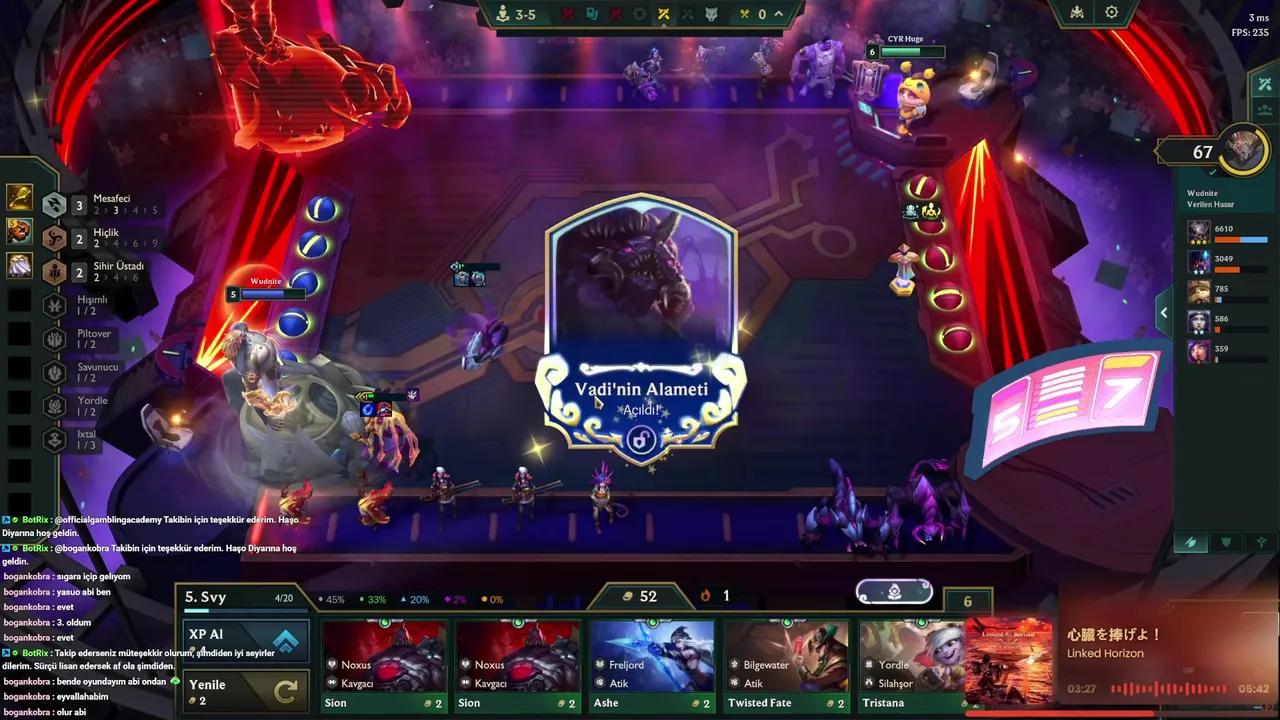Click the scouting icon beside the settings gear
This screenshot has width=1280, height=720.
point(1076,12)
